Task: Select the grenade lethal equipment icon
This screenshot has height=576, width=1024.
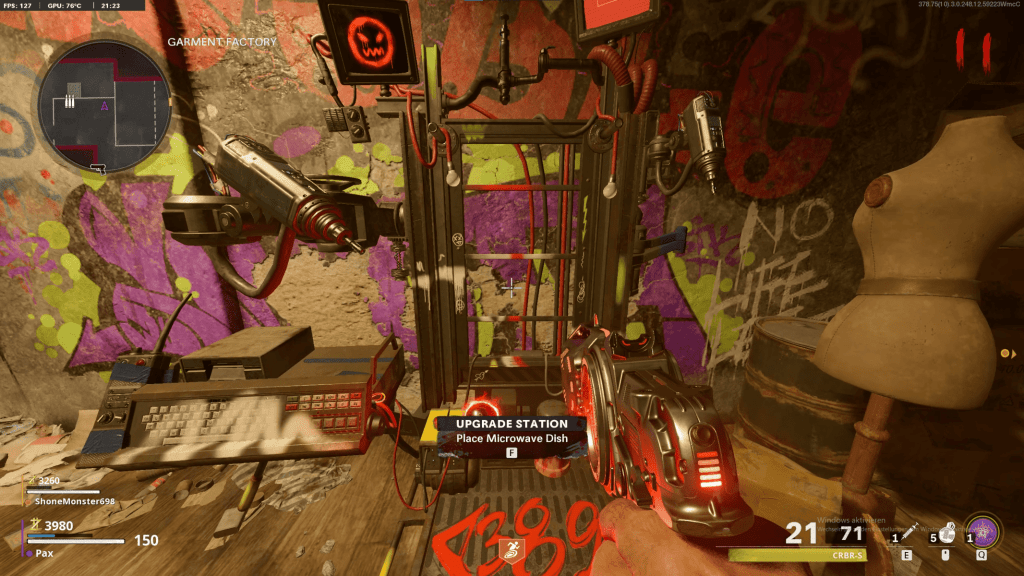Action: click(x=944, y=534)
